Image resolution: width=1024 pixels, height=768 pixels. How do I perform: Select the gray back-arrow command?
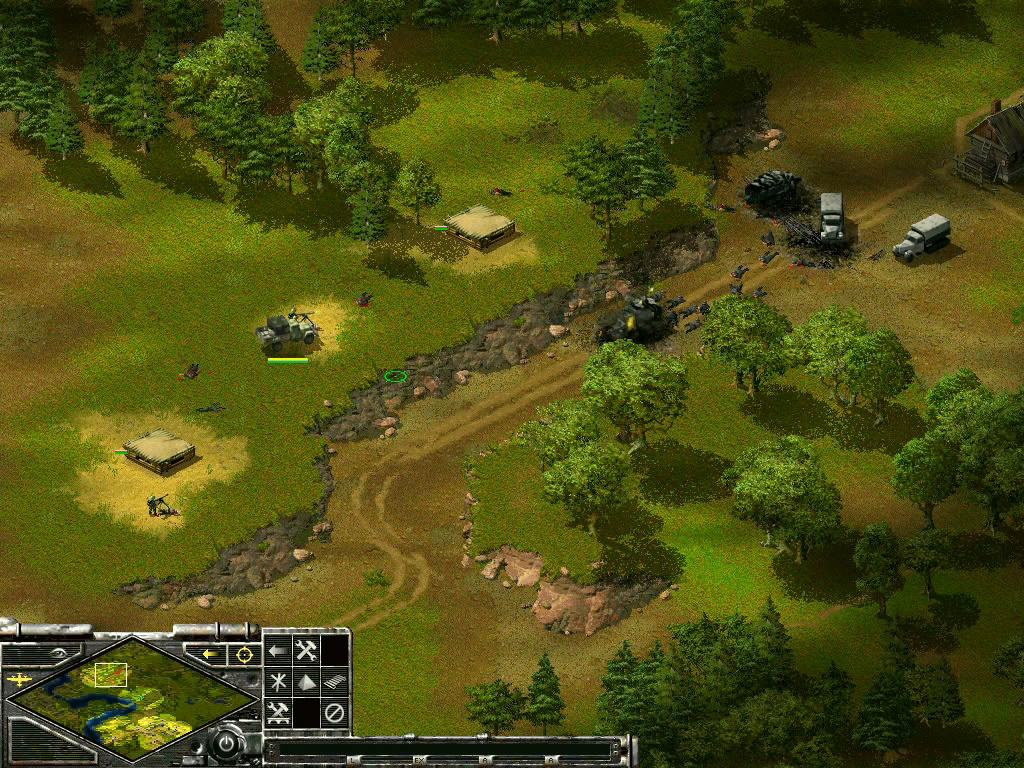pyautogui.click(x=277, y=650)
